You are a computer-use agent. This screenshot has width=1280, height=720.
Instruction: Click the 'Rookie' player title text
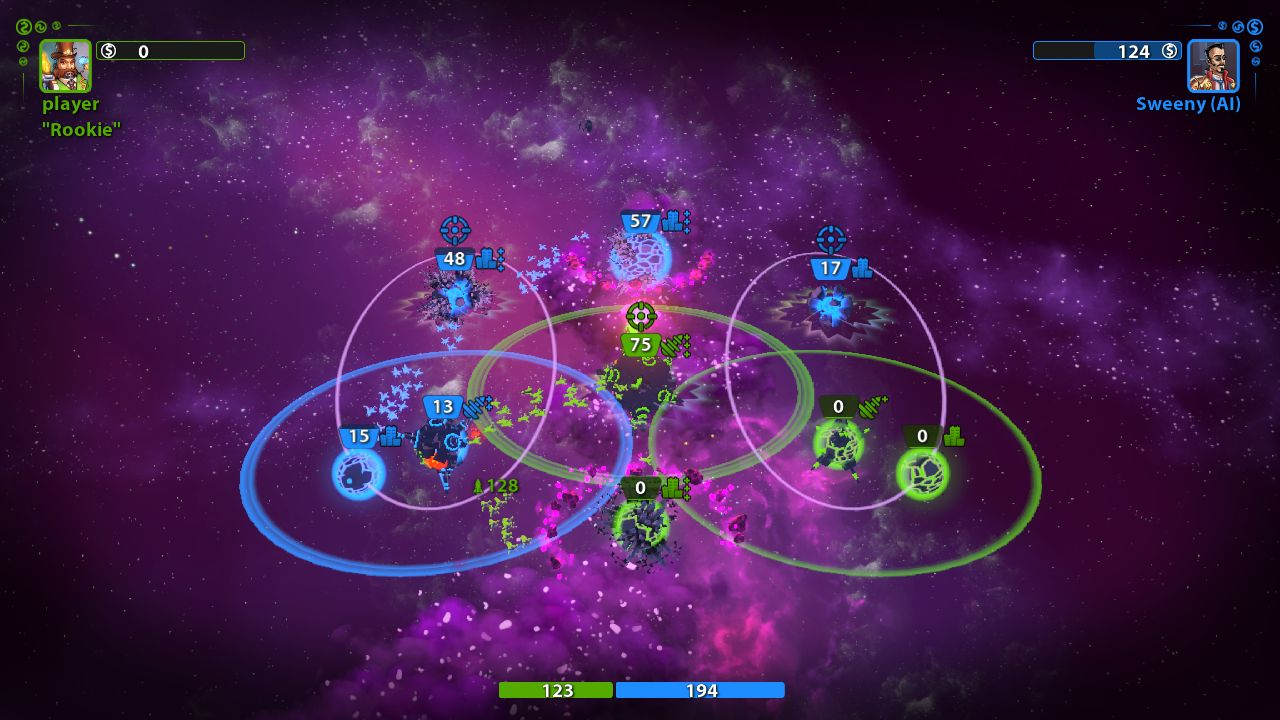click(79, 130)
